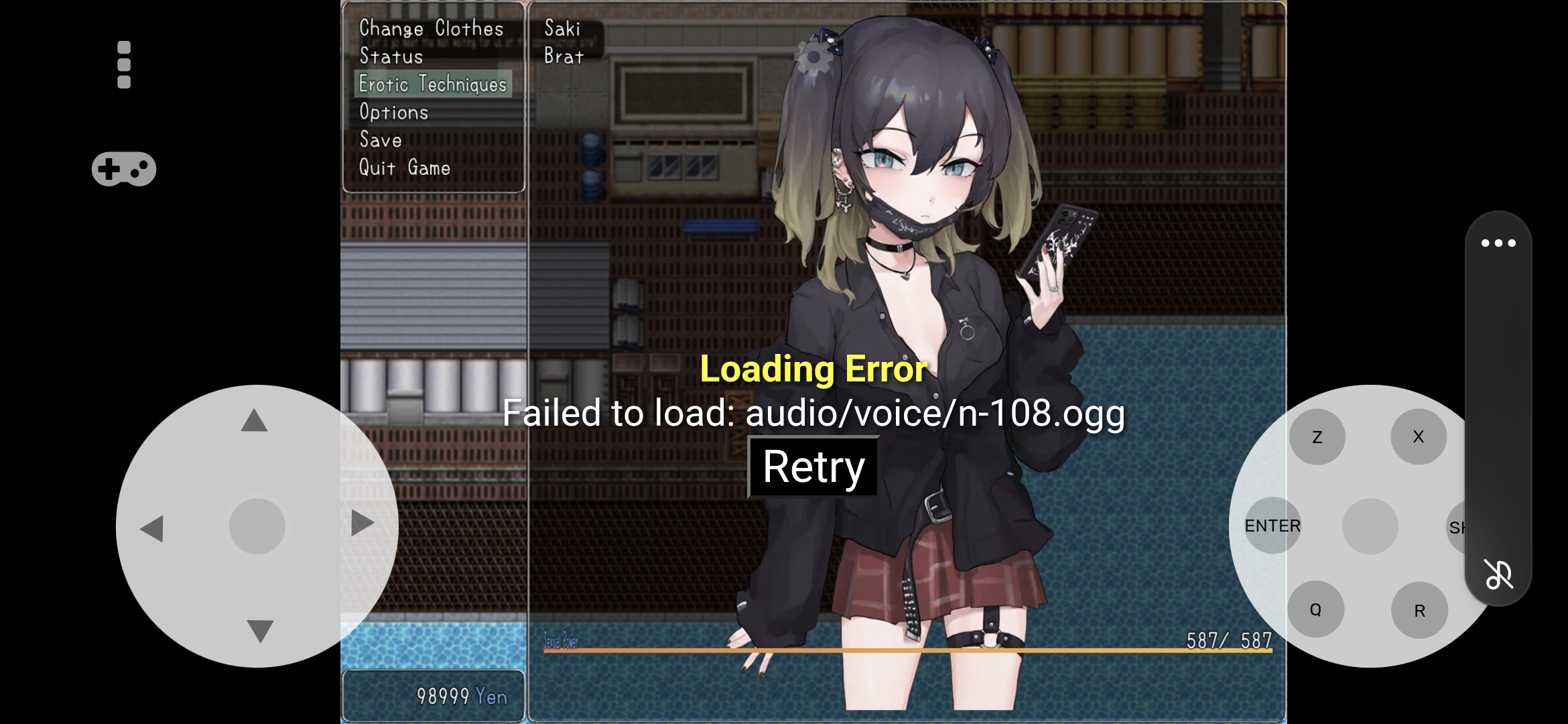Choose the Erotic Techniques menu entry

click(x=433, y=84)
